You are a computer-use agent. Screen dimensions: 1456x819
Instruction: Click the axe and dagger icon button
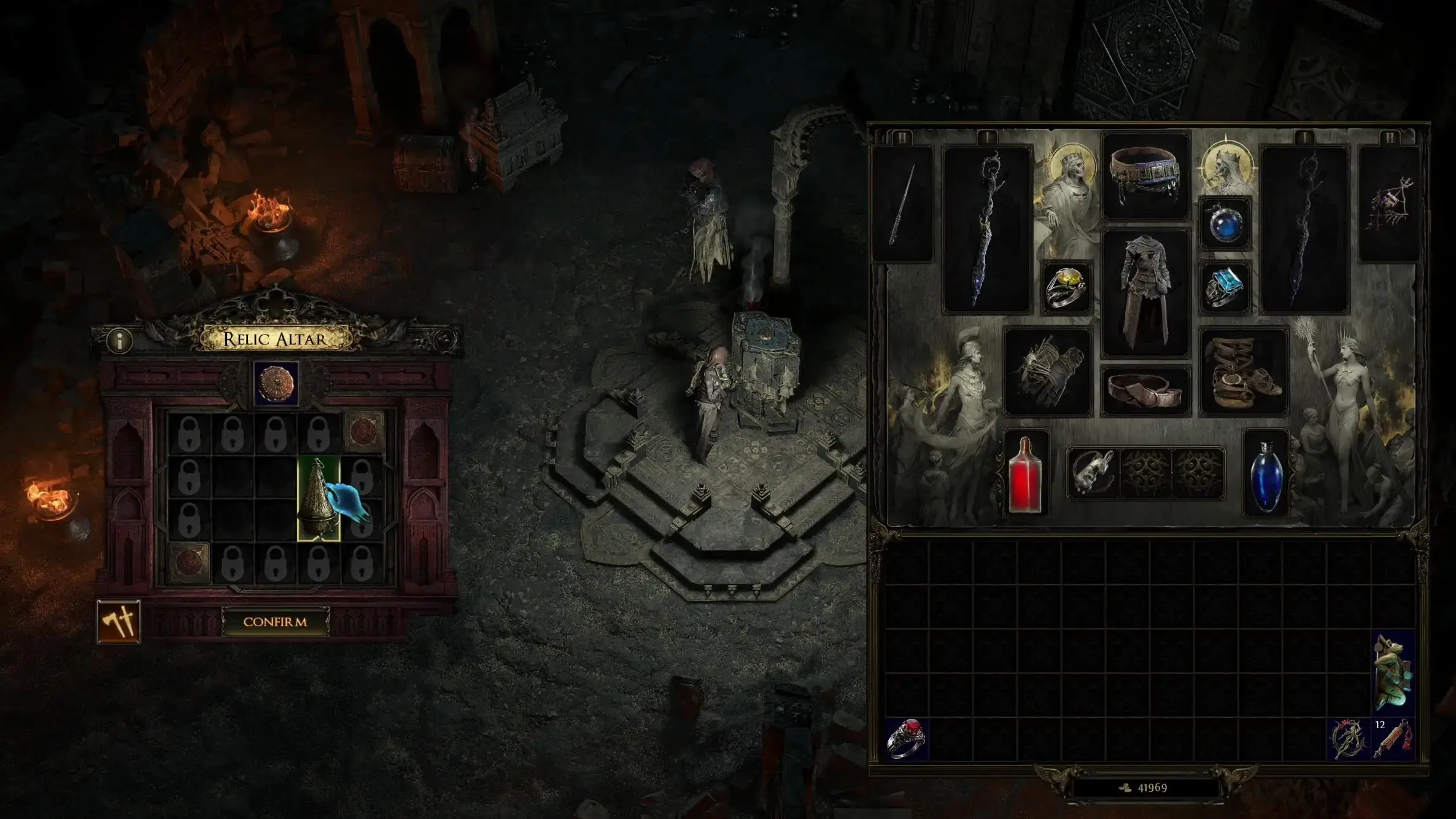pyautogui.click(x=118, y=622)
